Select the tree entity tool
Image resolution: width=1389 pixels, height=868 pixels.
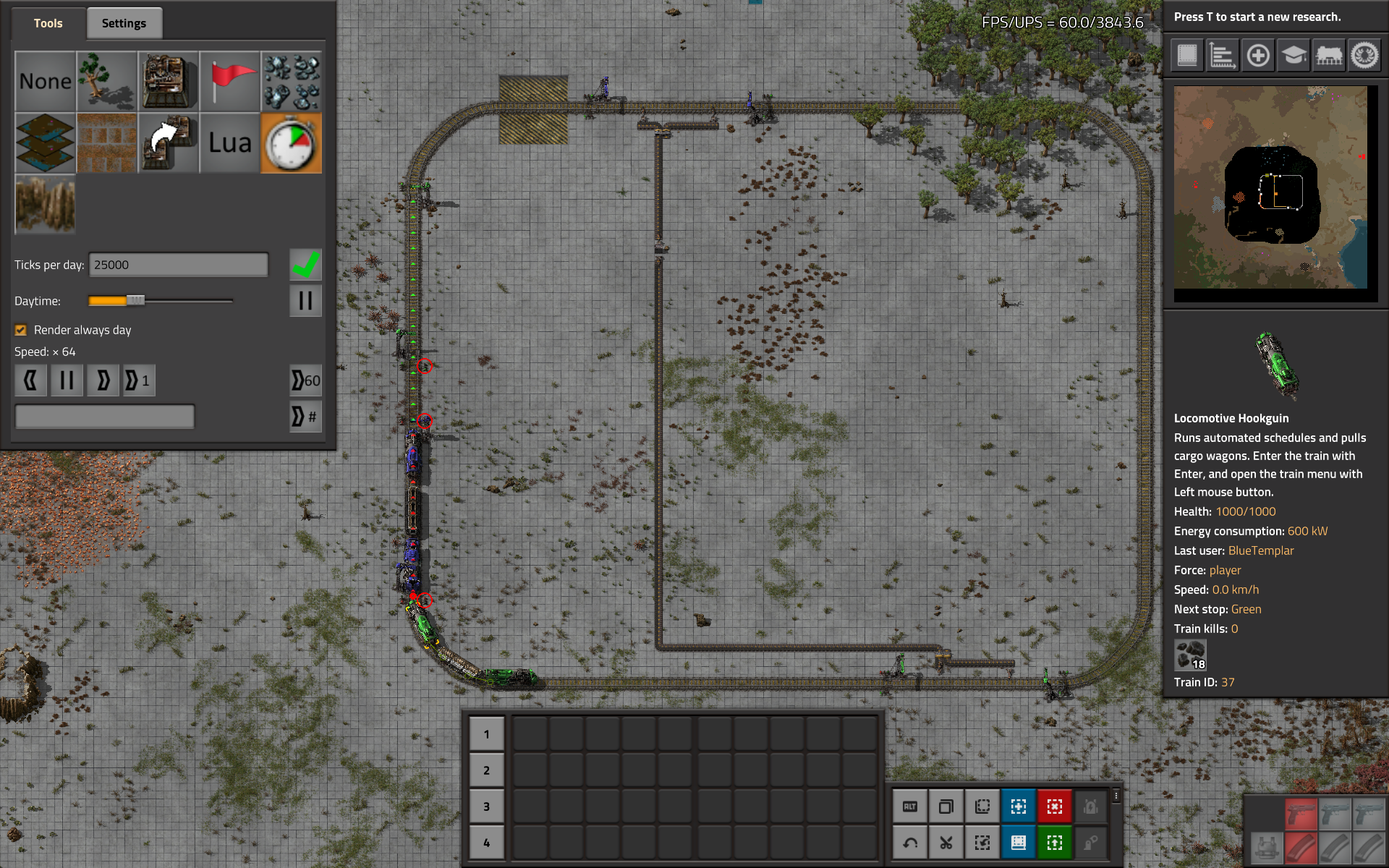click(106, 81)
